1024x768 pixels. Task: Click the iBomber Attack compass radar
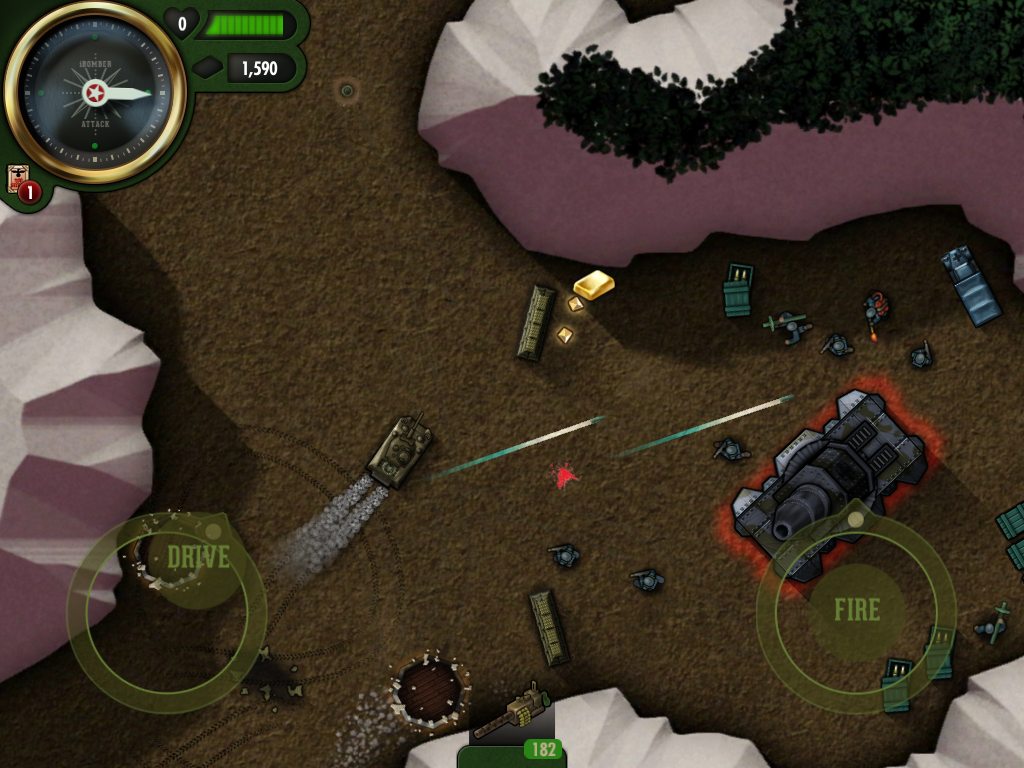95,94
